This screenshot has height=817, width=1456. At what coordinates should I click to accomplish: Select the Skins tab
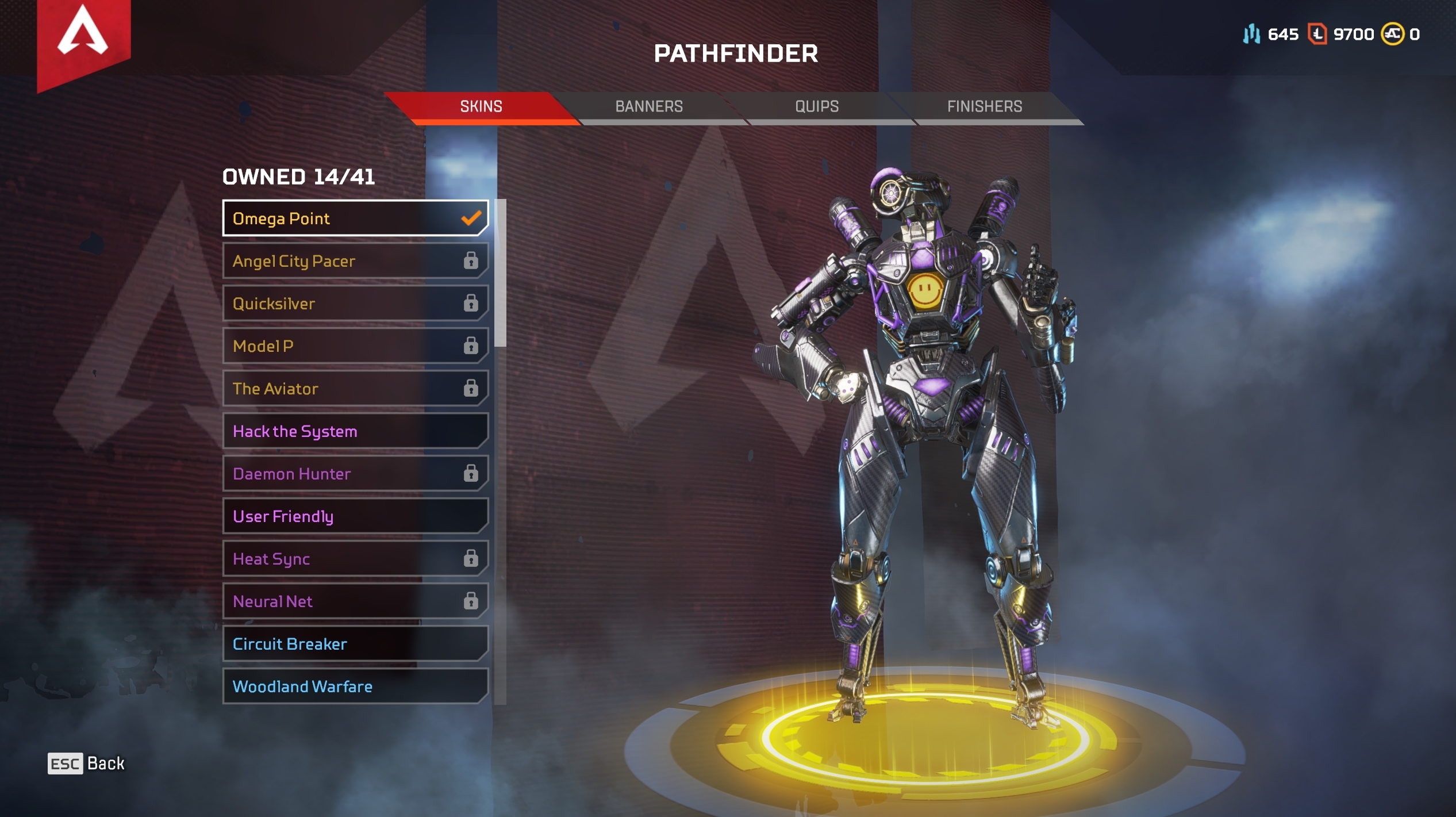[481, 106]
